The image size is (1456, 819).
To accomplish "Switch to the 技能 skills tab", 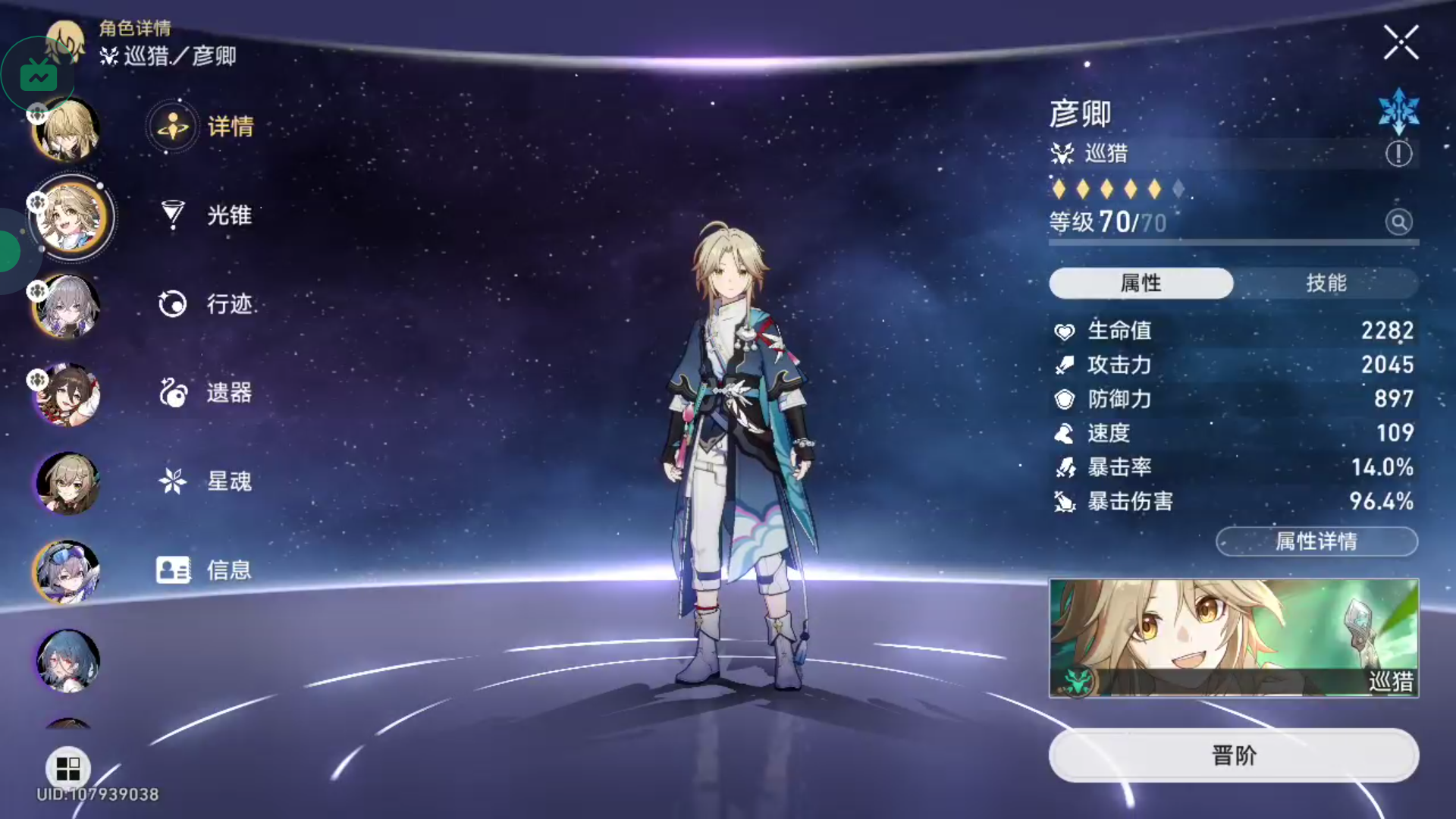I will point(1326,283).
